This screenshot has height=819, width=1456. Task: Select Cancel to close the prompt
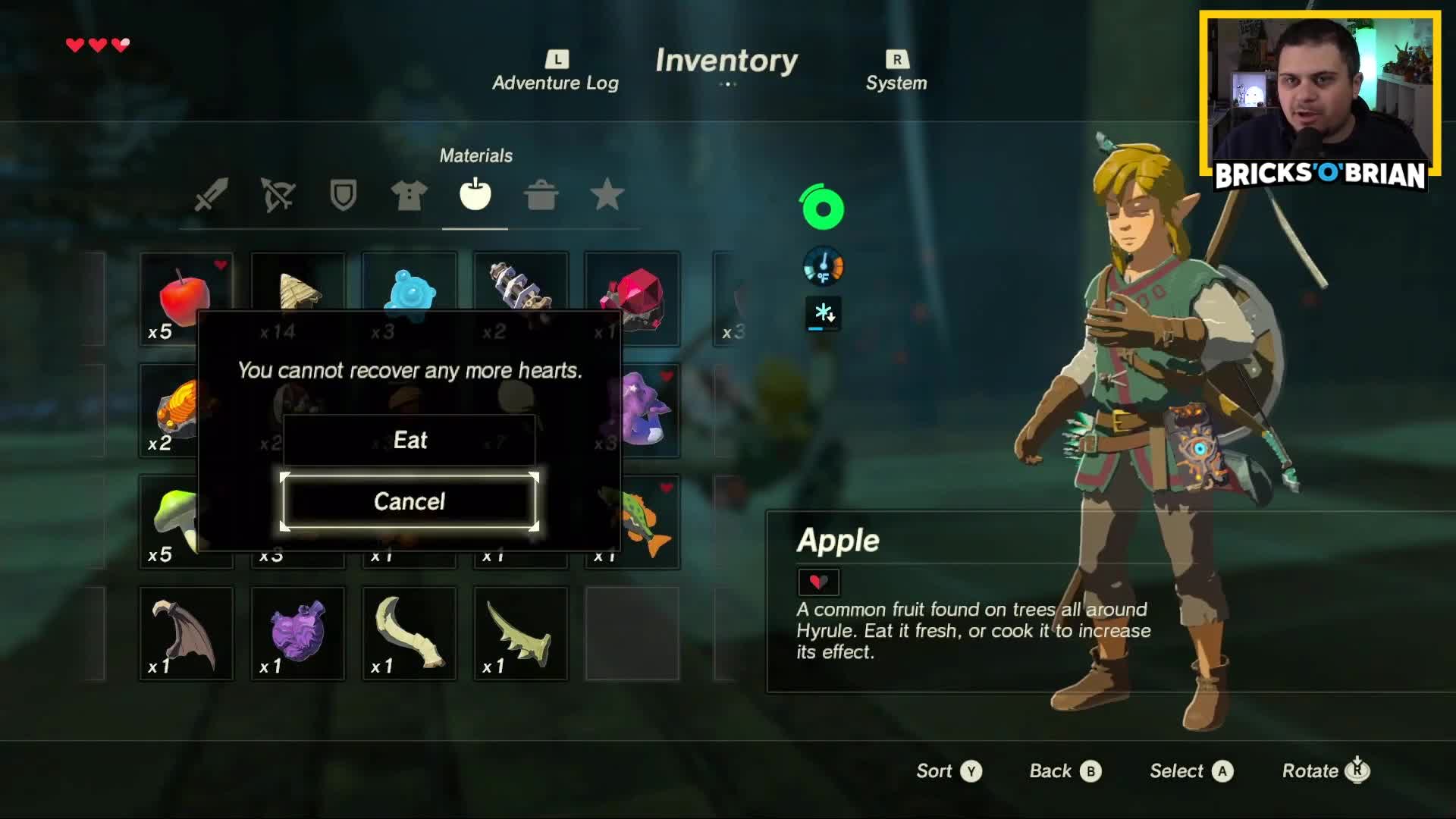(409, 501)
